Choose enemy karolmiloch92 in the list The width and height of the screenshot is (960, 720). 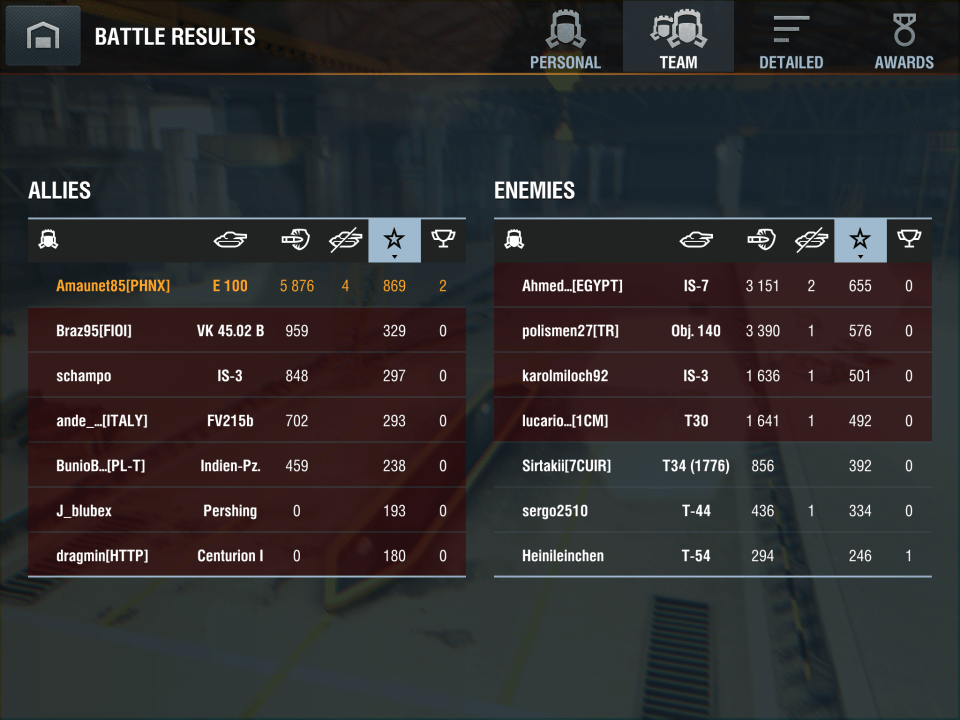coord(712,376)
